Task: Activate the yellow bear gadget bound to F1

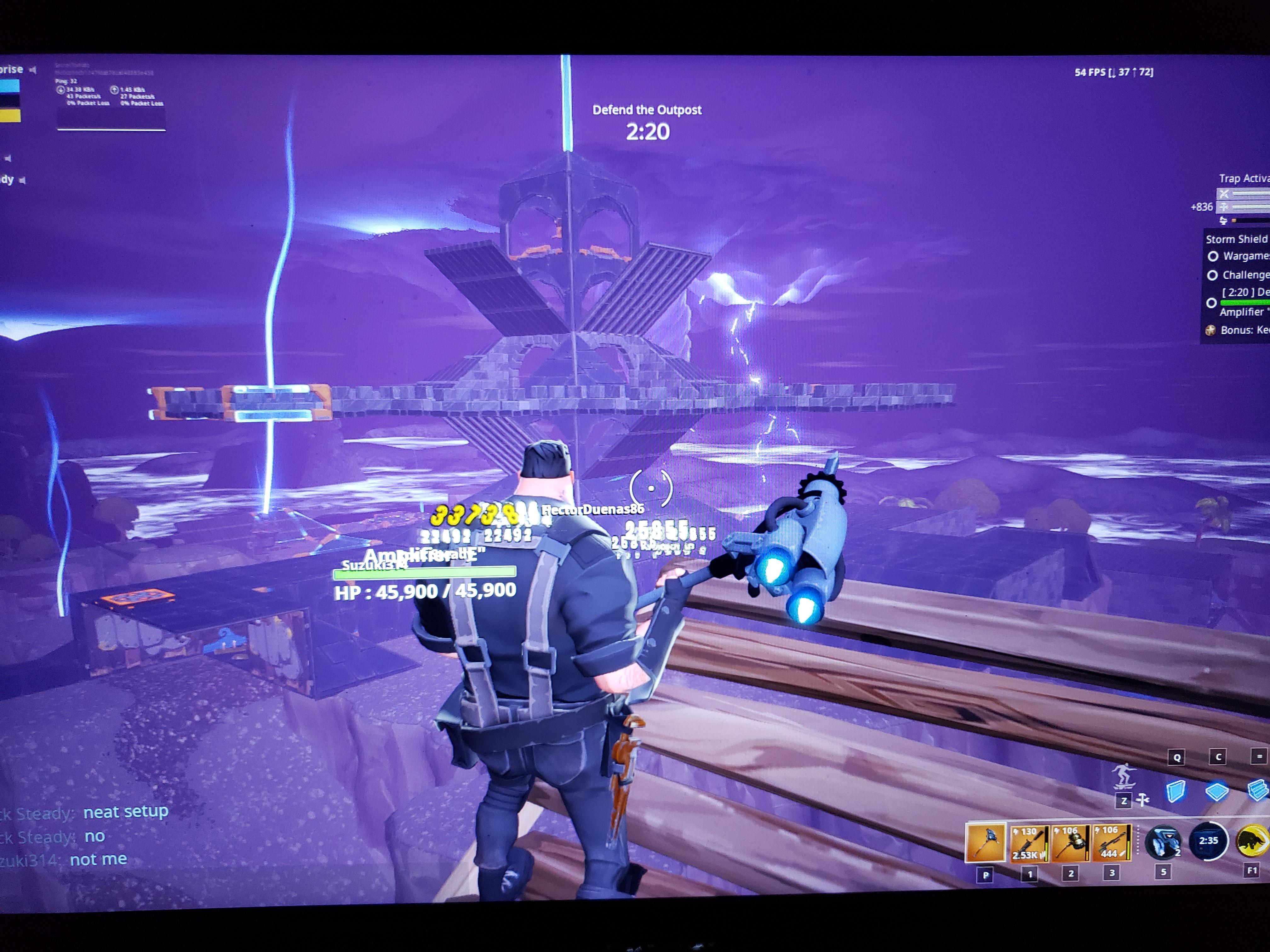Action: (x=1255, y=841)
